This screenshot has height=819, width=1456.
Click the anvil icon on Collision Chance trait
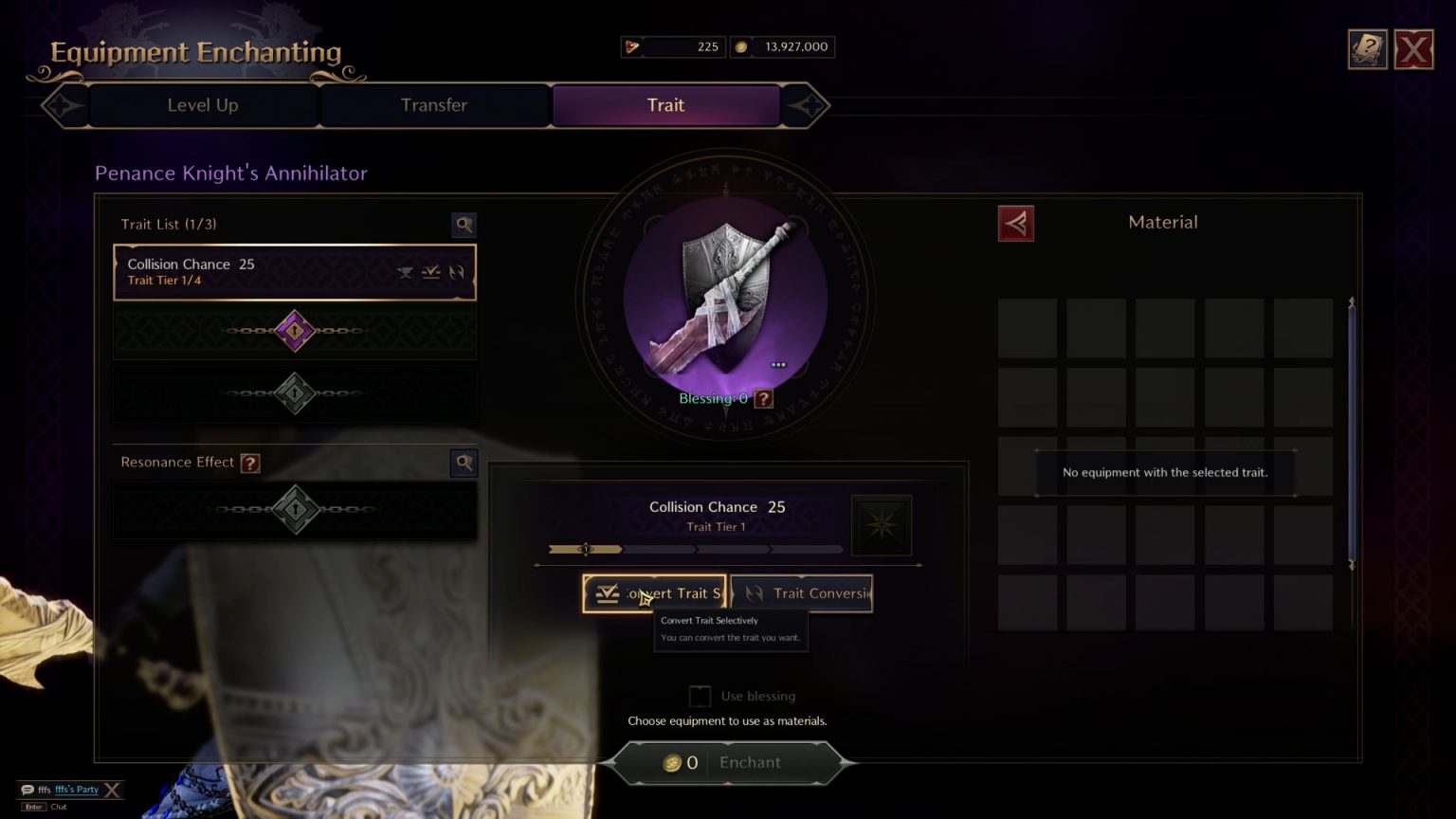pos(405,273)
